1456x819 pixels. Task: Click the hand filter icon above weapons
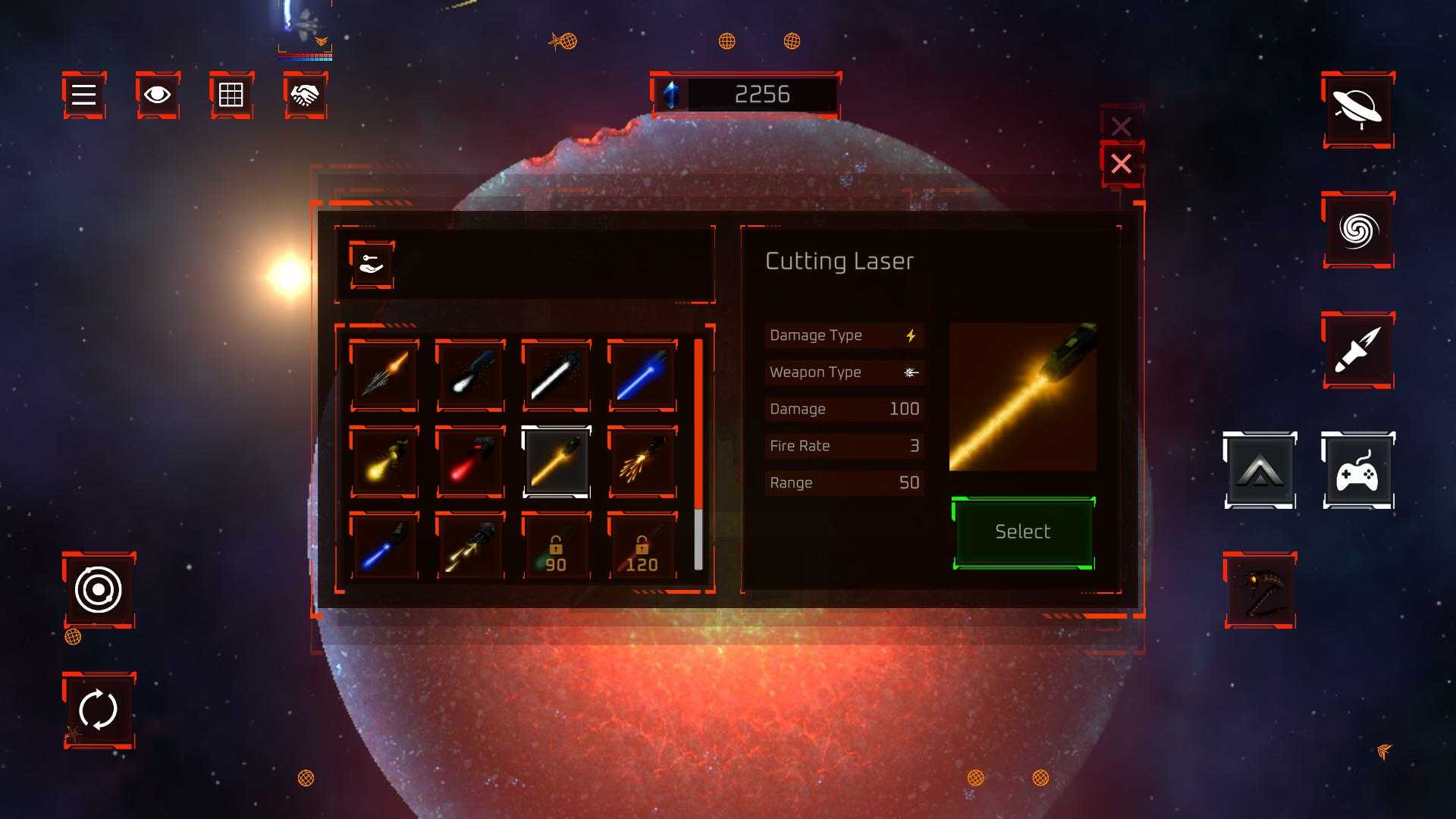[371, 265]
